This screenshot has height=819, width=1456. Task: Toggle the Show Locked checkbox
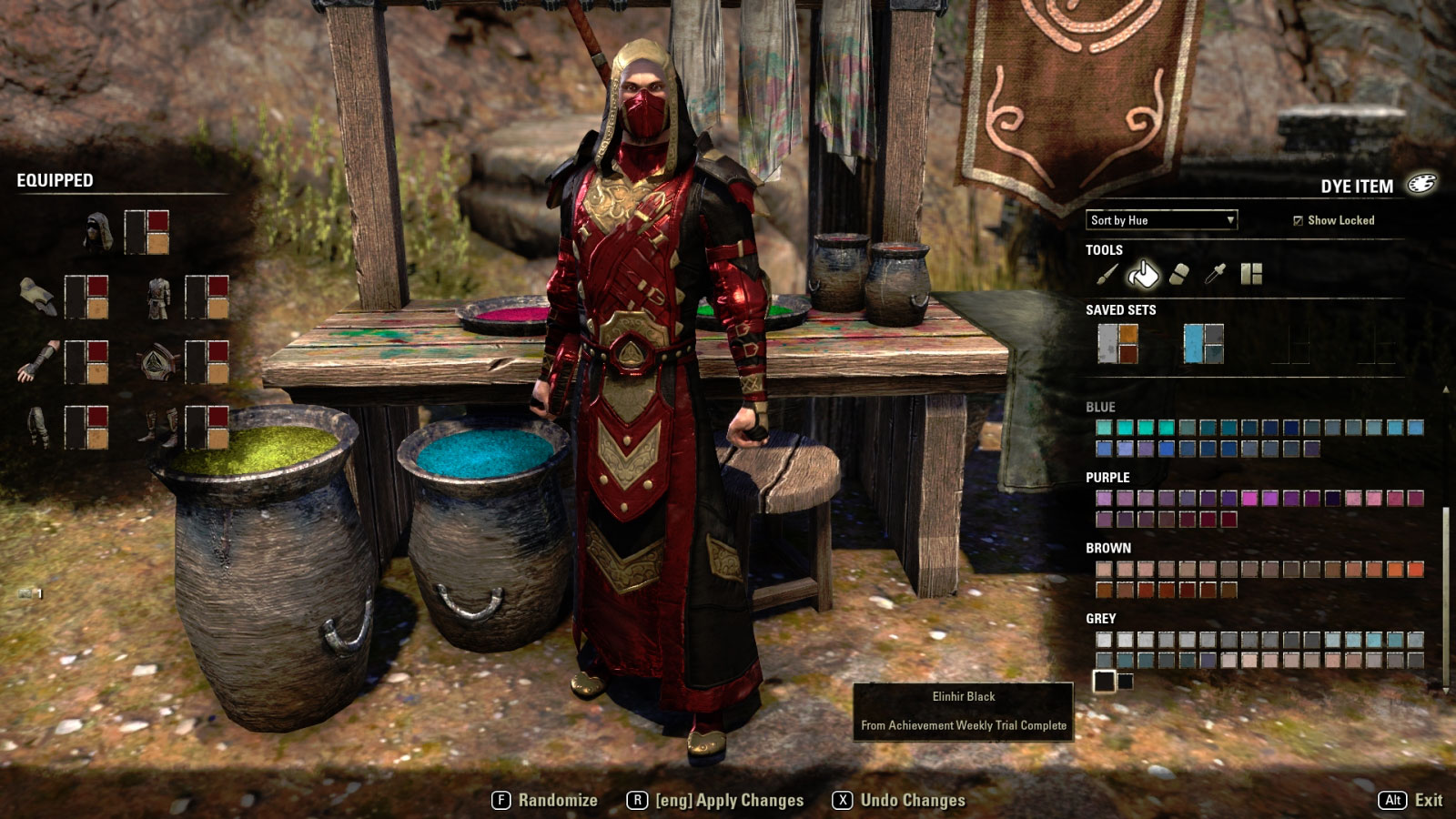pyautogui.click(x=1298, y=220)
